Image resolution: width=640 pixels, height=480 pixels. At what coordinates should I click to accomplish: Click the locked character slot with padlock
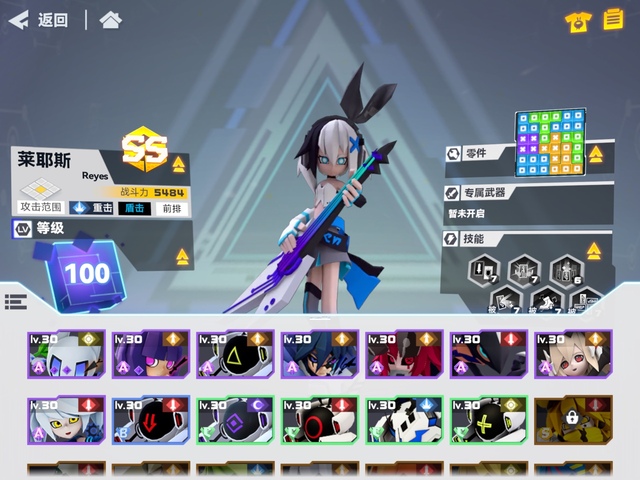tap(572, 420)
